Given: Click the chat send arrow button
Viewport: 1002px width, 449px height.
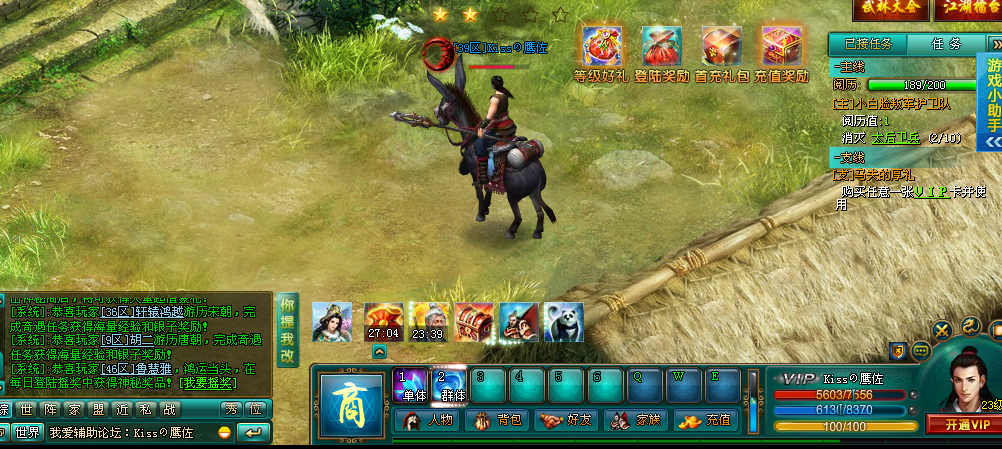Looking at the screenshot, I should coord(255,432).
